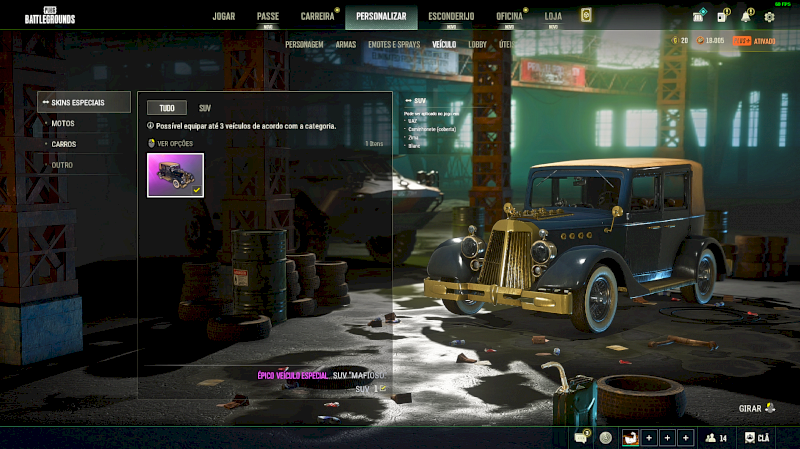Go to the Esconderijo tab

[450, 16]
